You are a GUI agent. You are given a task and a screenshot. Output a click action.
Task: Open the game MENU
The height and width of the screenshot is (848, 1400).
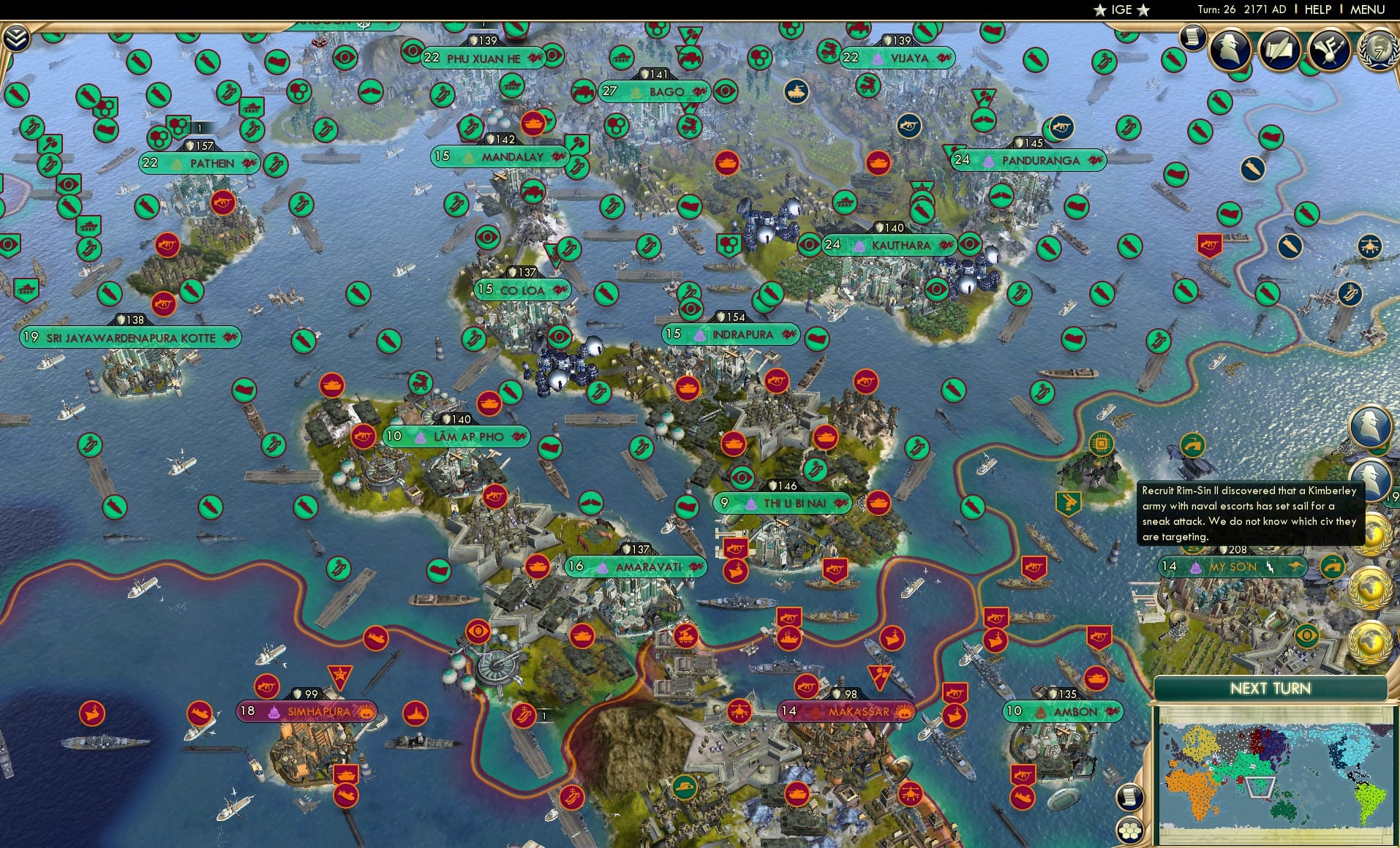pos(1369,10)
